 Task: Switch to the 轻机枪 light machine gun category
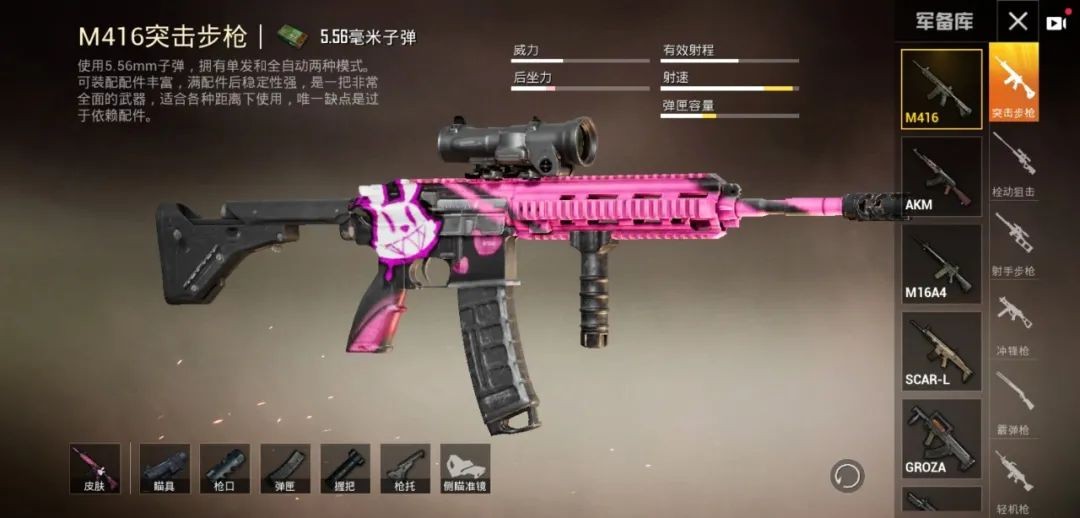coord(1014,480)
